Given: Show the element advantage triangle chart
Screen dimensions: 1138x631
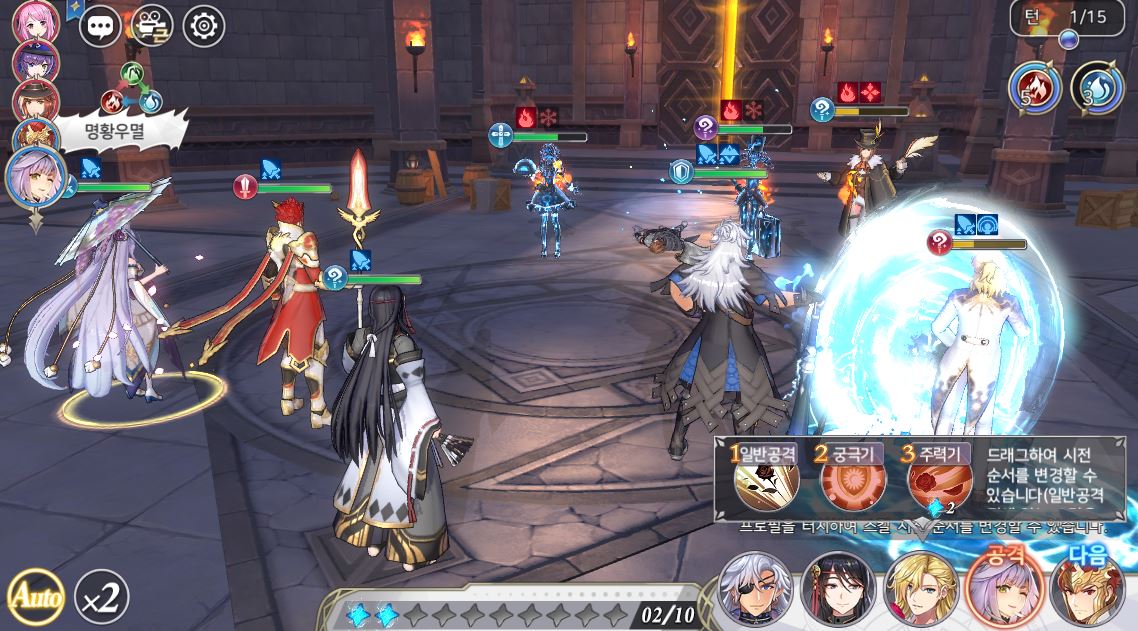Looking at the screenshot, I should [x=132, y=90].
